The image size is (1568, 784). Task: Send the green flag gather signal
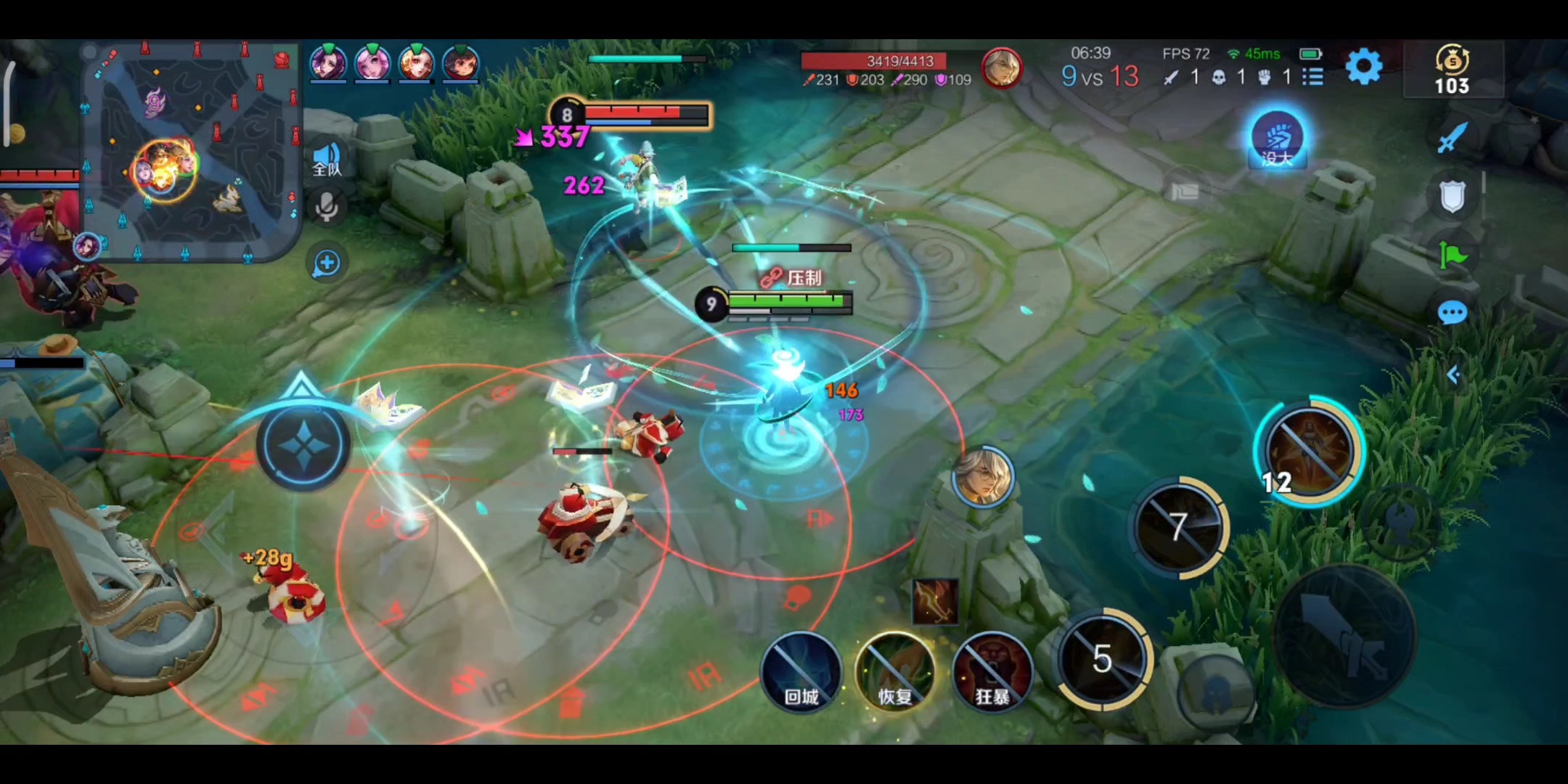[1452, 255]
